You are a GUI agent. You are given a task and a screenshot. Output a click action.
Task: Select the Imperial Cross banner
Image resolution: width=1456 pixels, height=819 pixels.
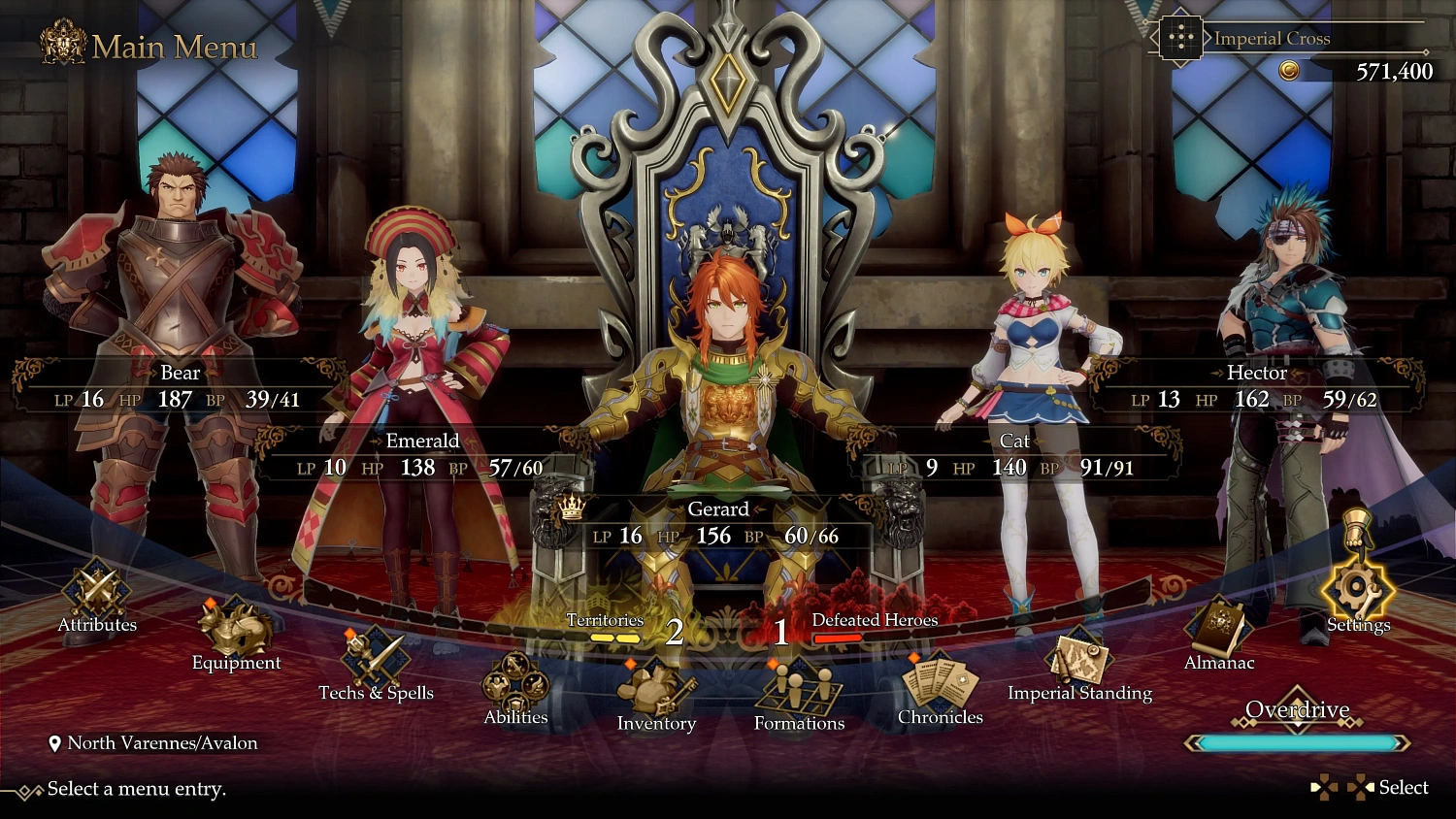coord(1273,39)
